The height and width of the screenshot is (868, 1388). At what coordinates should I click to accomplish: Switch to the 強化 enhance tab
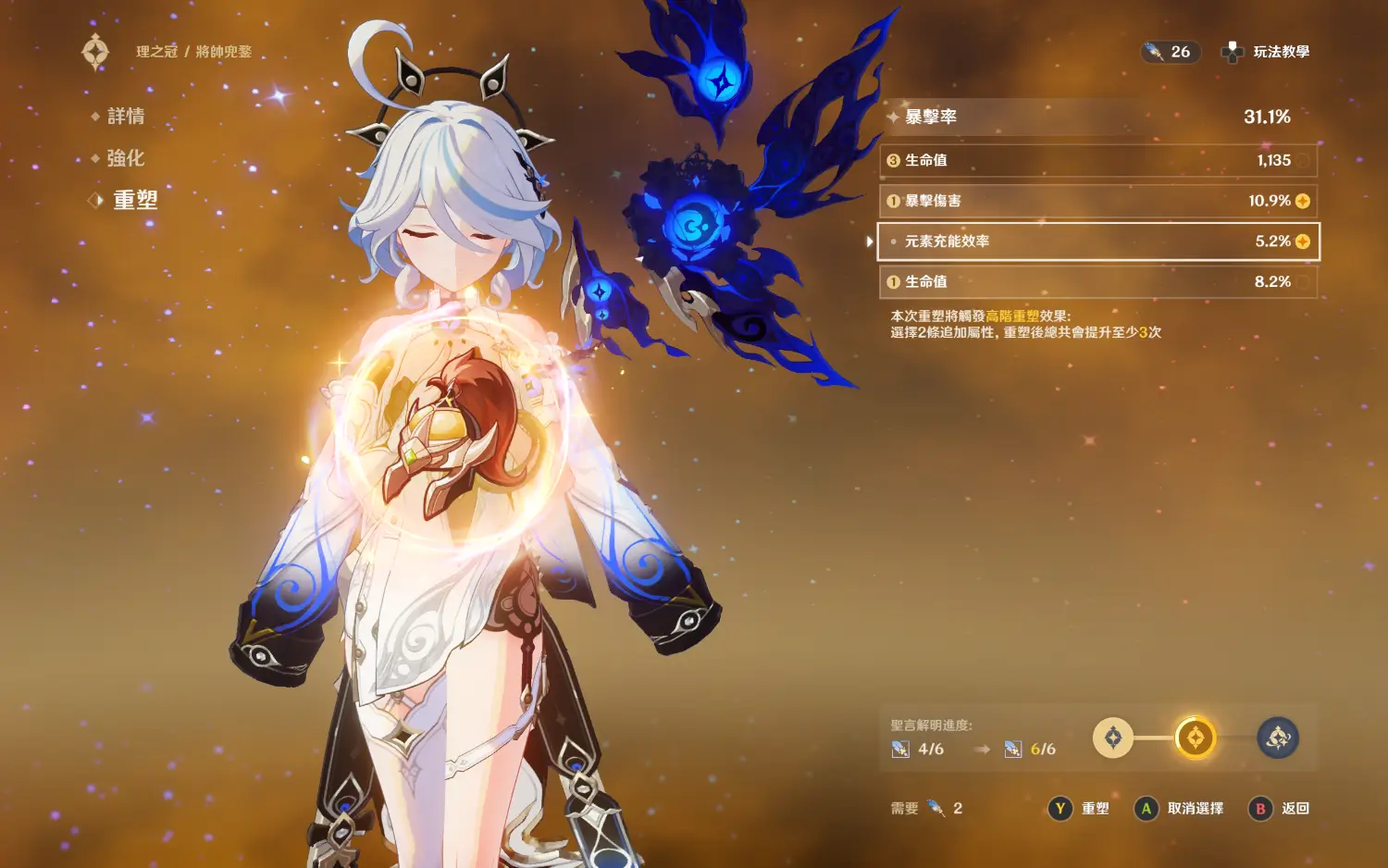point(125,158)
